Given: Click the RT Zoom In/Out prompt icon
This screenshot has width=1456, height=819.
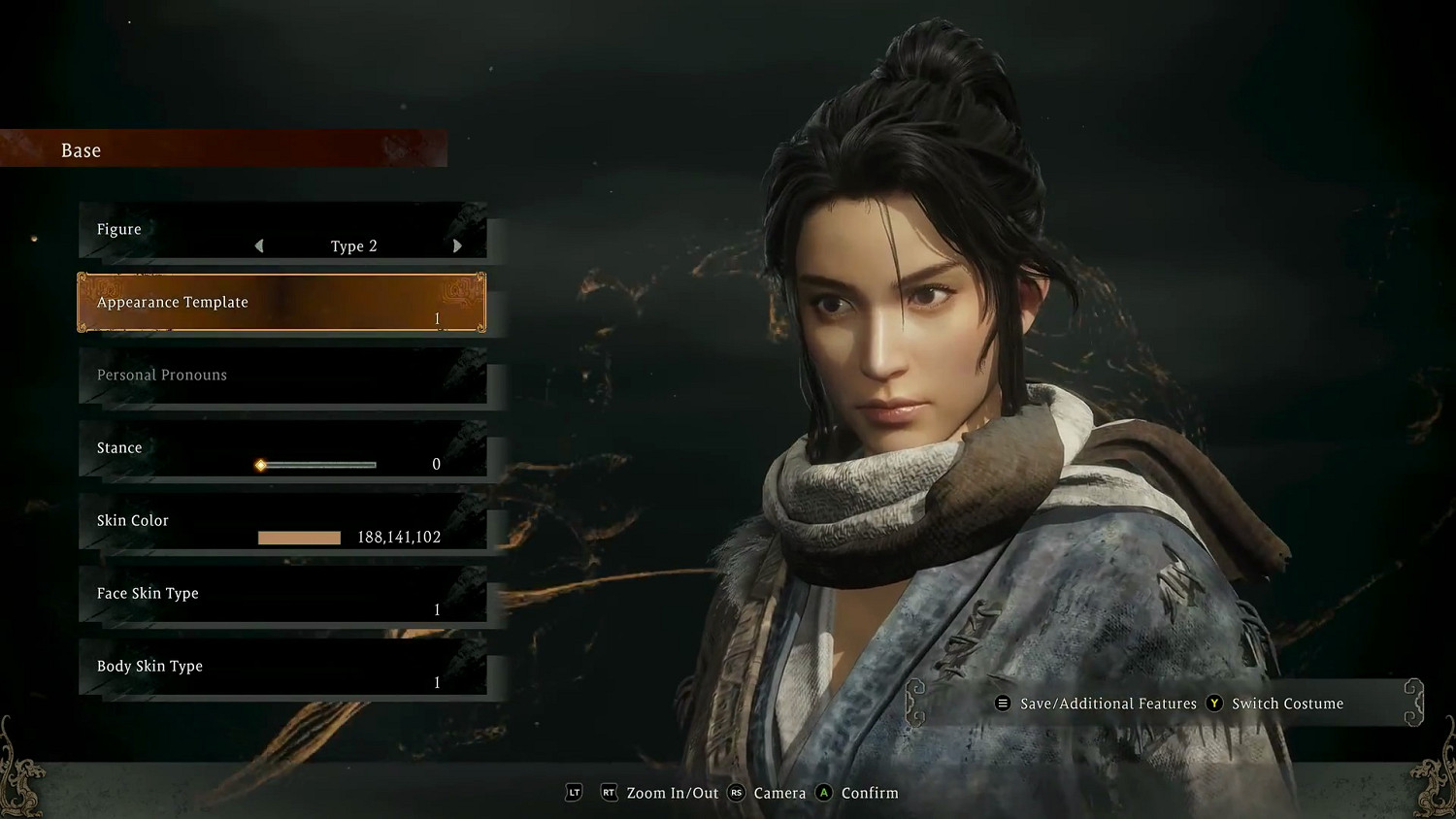Looking at the screenshot, I should tap(609, 793).
